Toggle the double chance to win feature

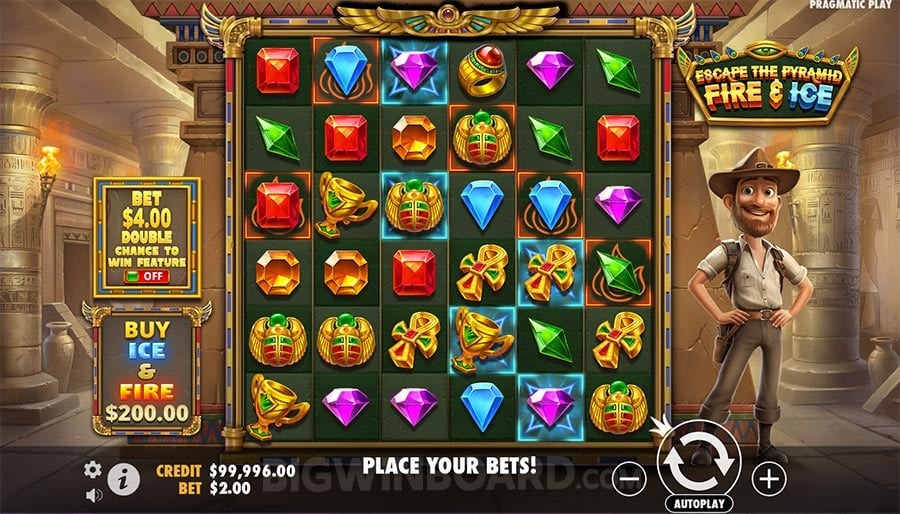point(145,275)
